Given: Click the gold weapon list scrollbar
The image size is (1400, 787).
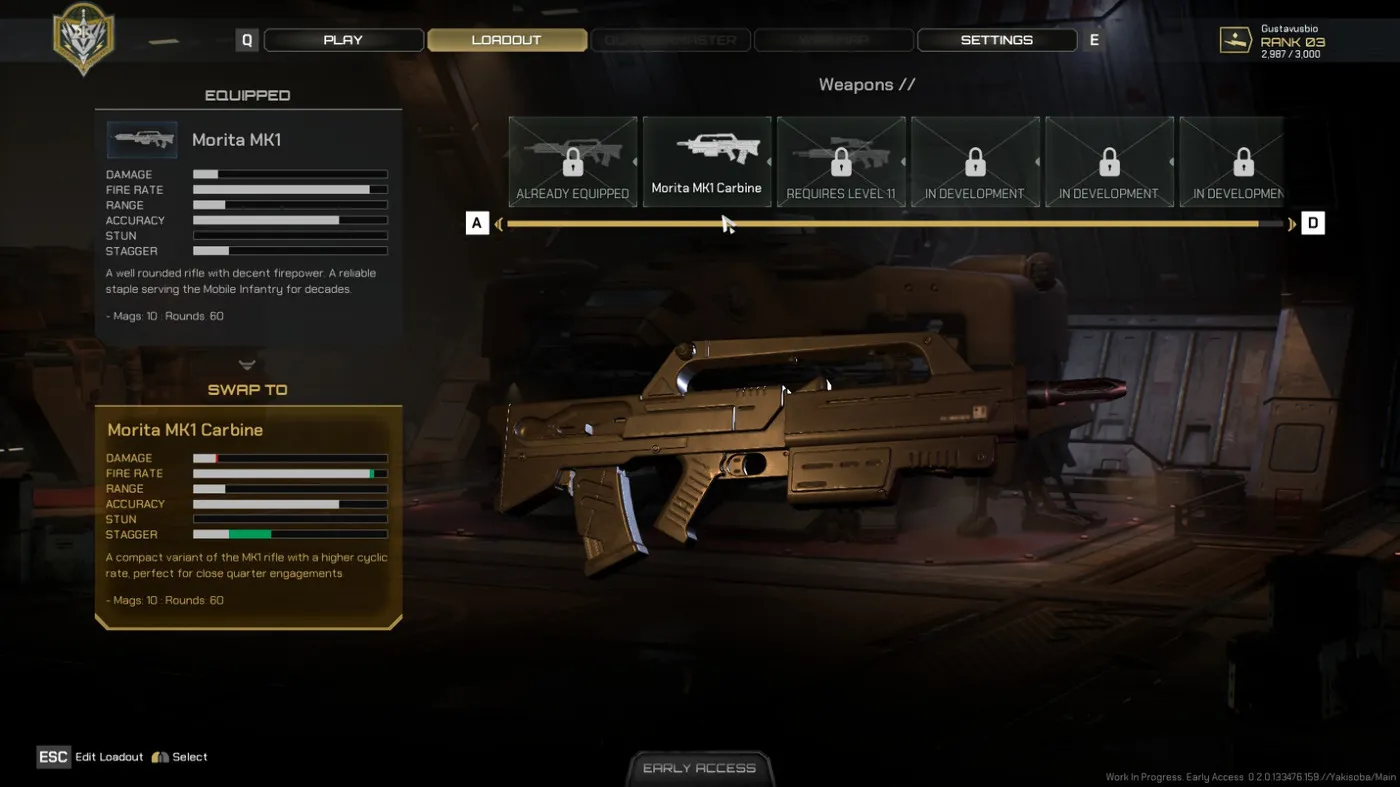Looking at the screenshot, I should pos(882,224).
